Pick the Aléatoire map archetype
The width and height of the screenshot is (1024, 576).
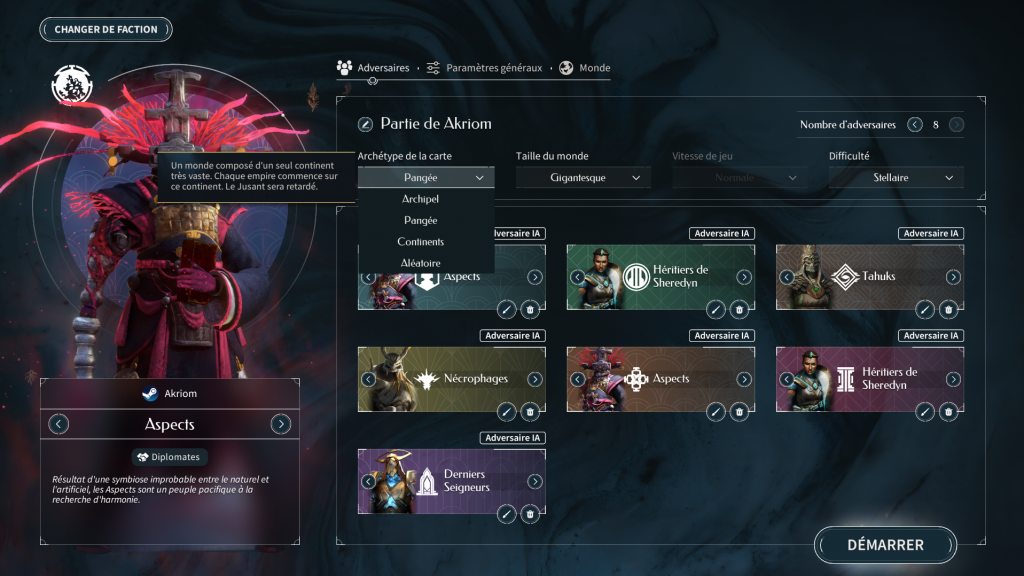[x=420, y=262]
